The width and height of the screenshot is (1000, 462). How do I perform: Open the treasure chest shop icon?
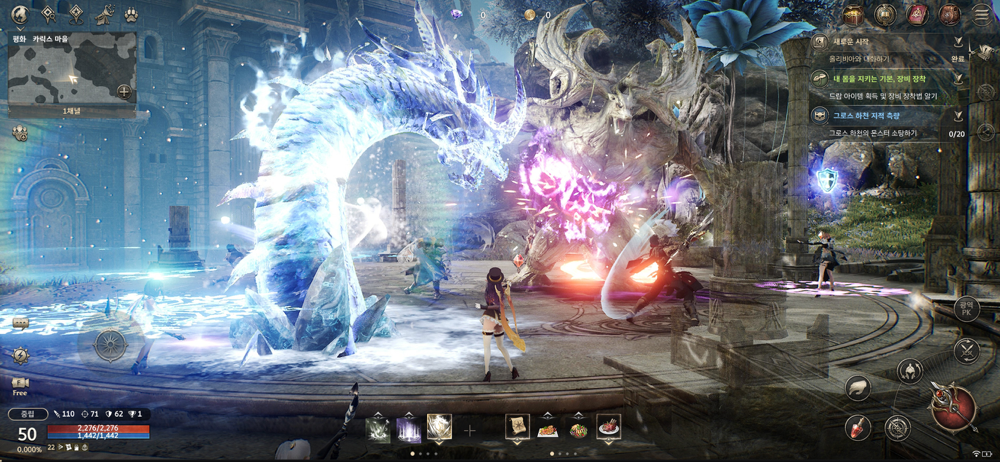click(x=853, y=14)
